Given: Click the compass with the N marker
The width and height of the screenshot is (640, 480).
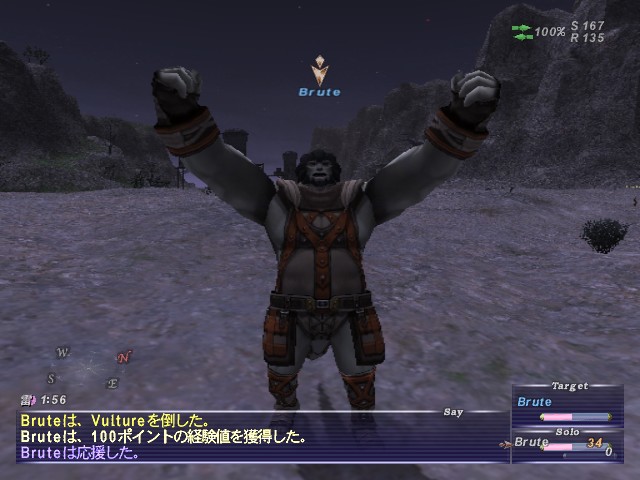Looking at the screenshot, I should (88, 367).
